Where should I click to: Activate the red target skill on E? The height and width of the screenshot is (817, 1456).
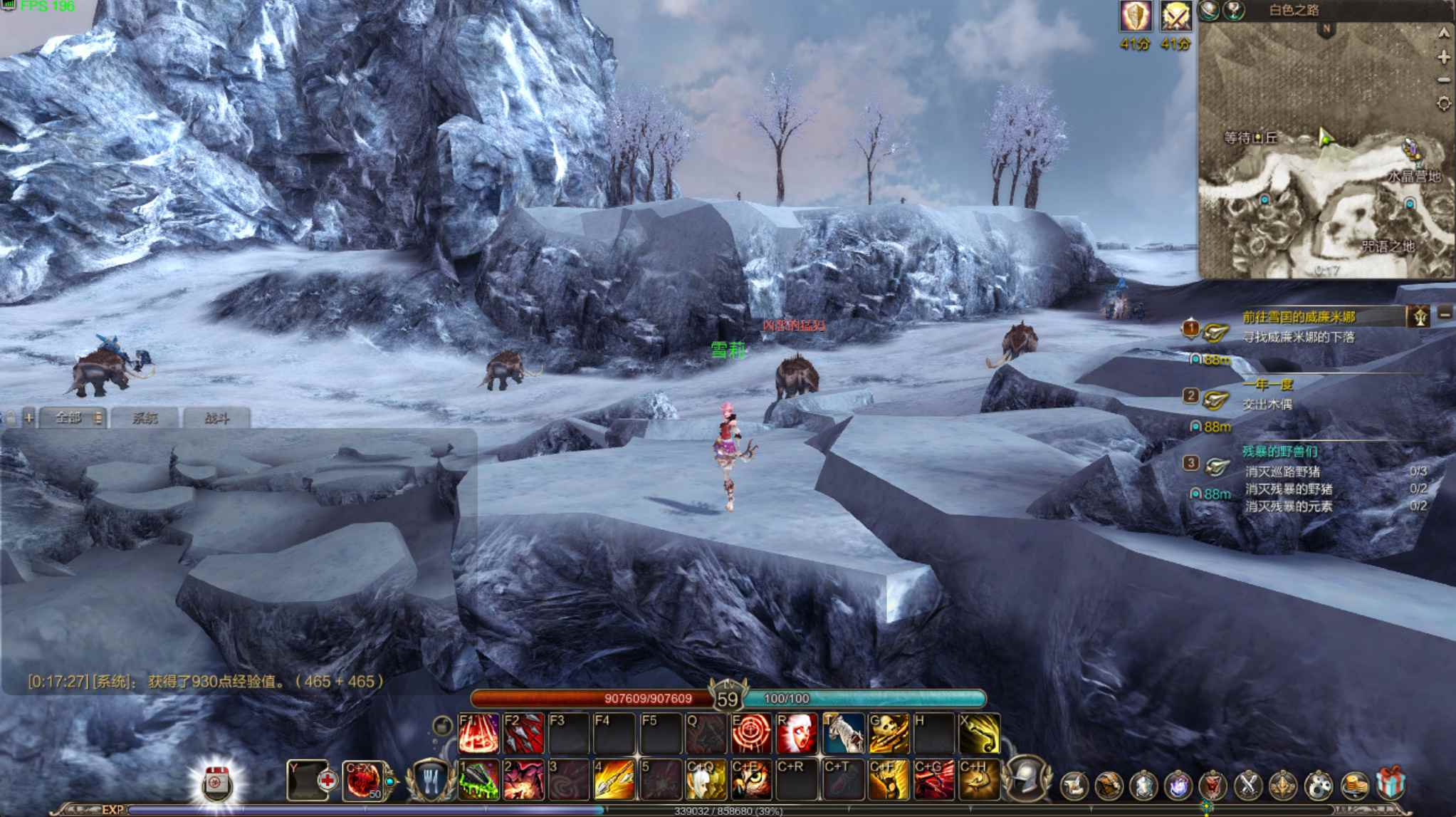click(x=751, y=734)
